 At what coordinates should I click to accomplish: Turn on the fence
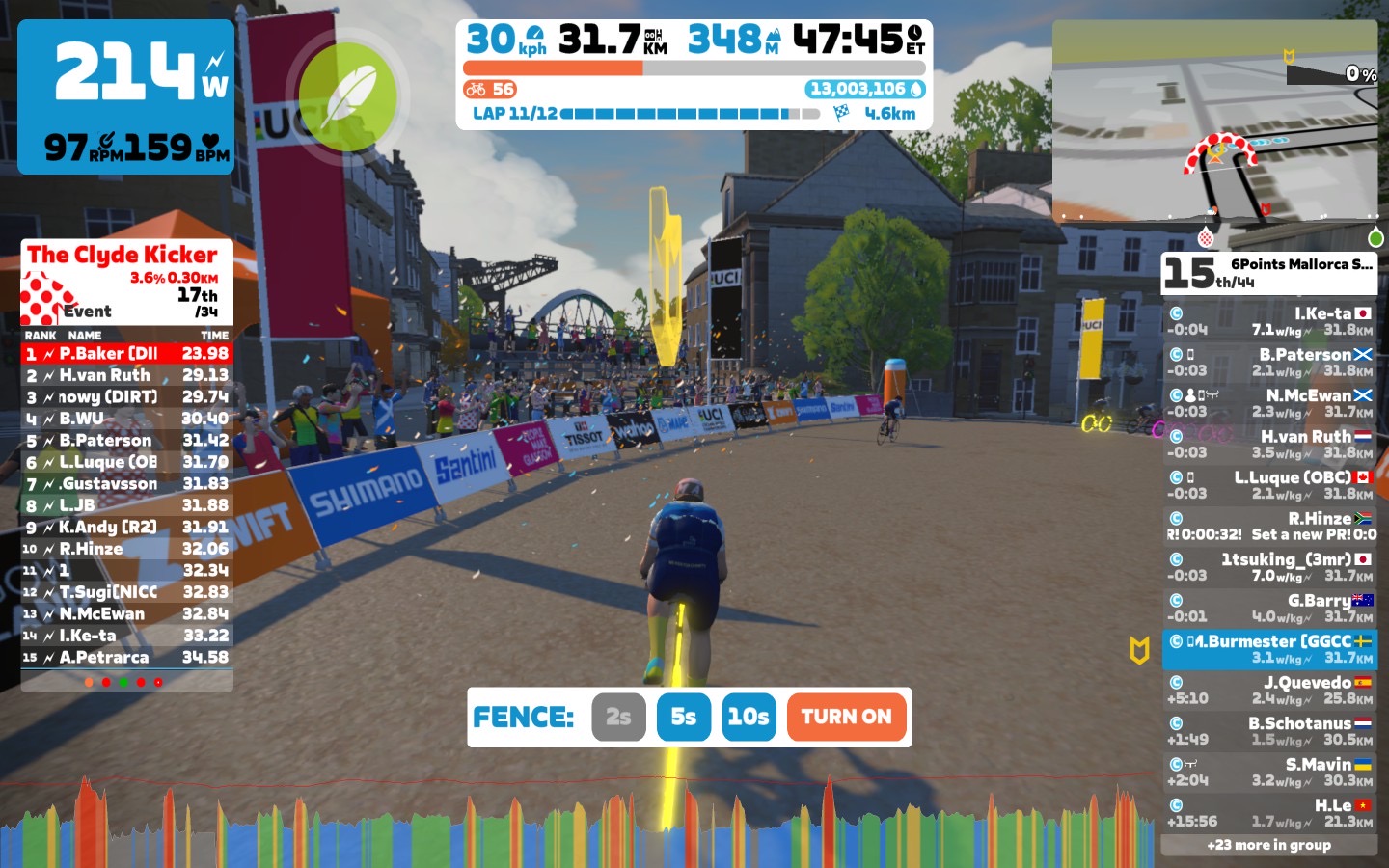click(x=846, y=717)
